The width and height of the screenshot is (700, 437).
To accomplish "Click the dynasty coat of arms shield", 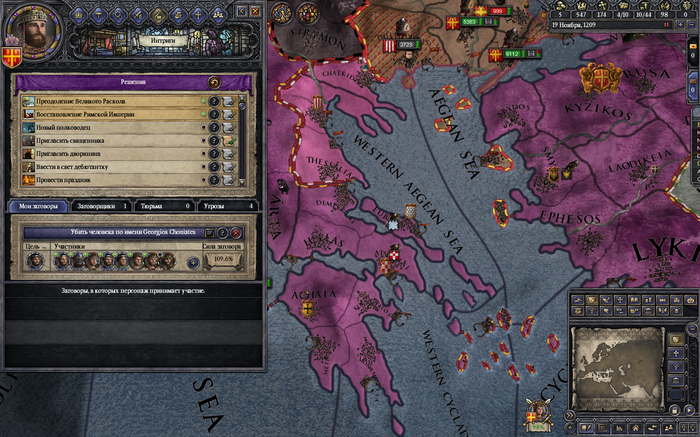I will pos(12,53).
